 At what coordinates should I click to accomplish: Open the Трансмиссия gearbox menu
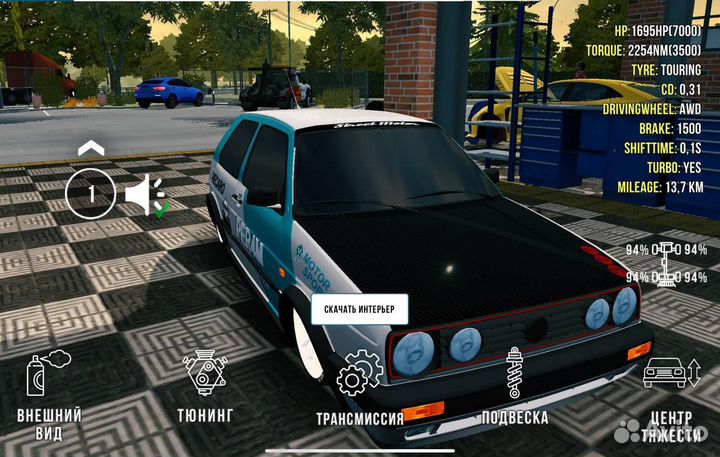pyautogui.click(x=359, y=391)
